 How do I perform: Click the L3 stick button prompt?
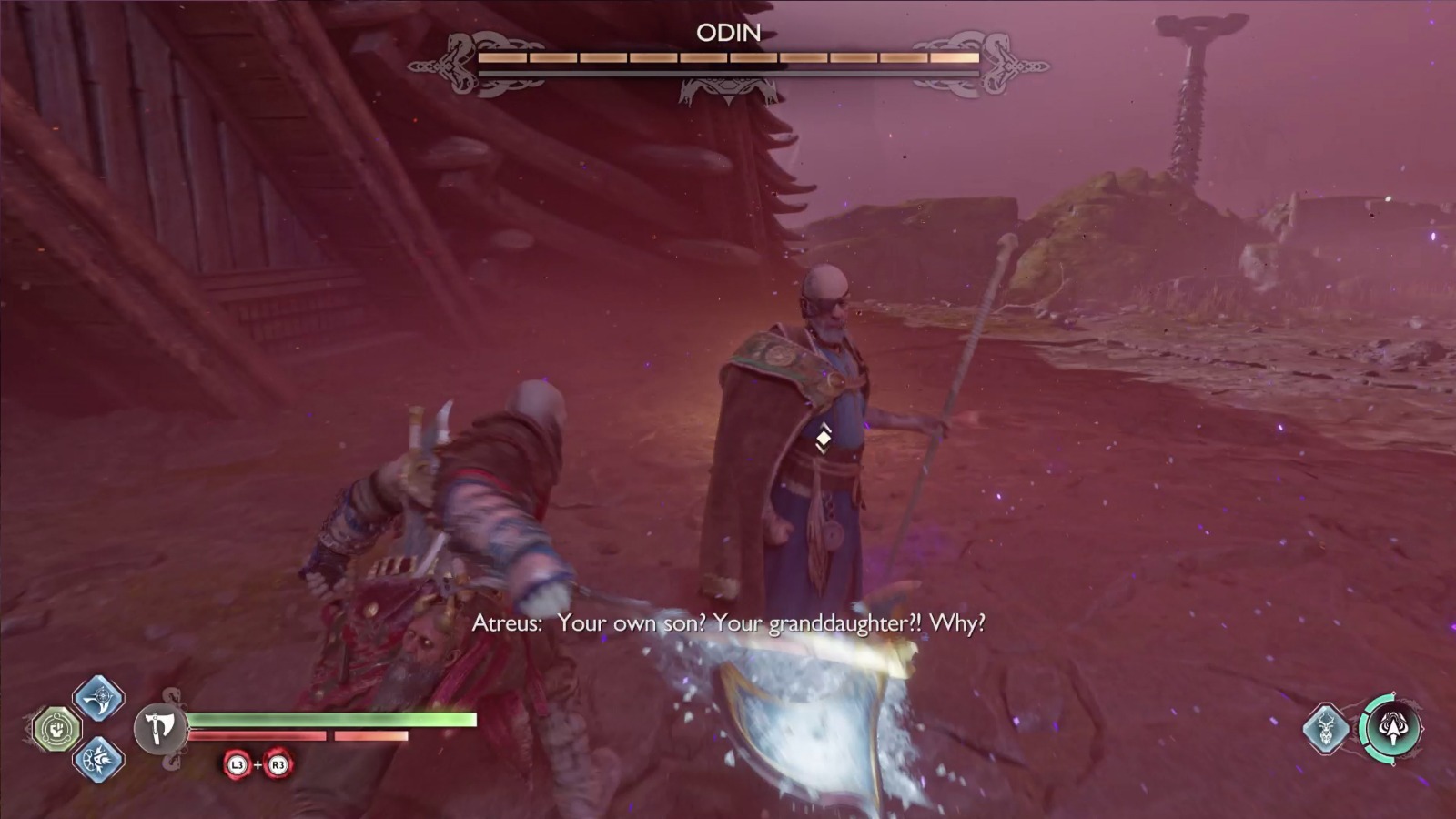(237, 766)
